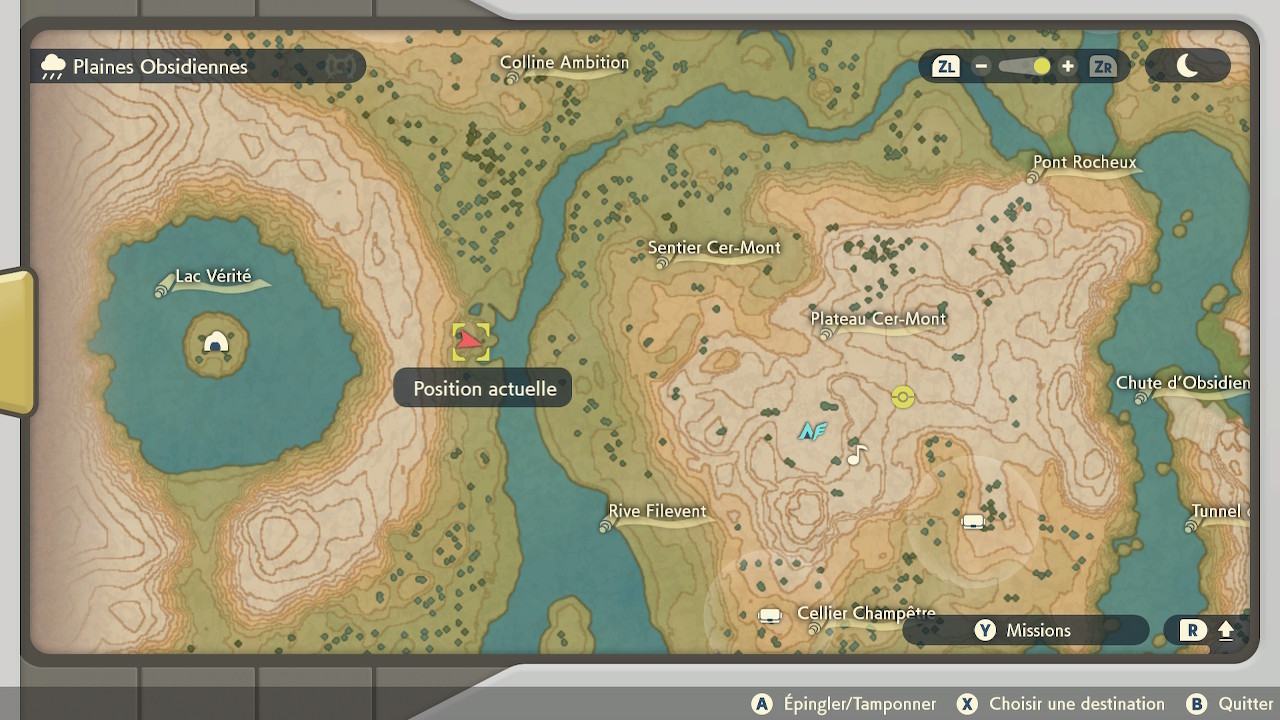
Task: Adjust the map zoom slider knob
Action: 1041,67
